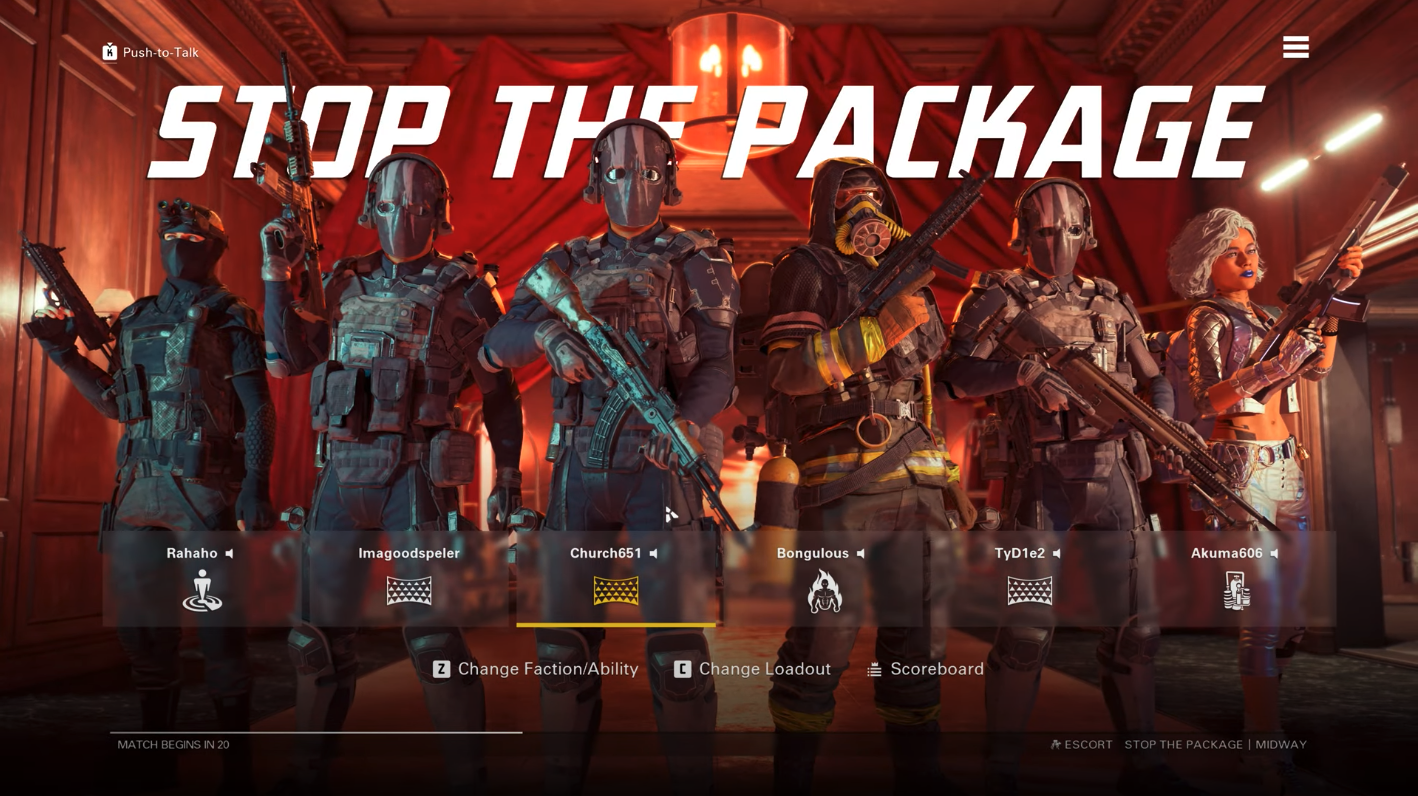
Task: Open the hamburger menu
Action: pyautogui.click(x=1296, y=46)
